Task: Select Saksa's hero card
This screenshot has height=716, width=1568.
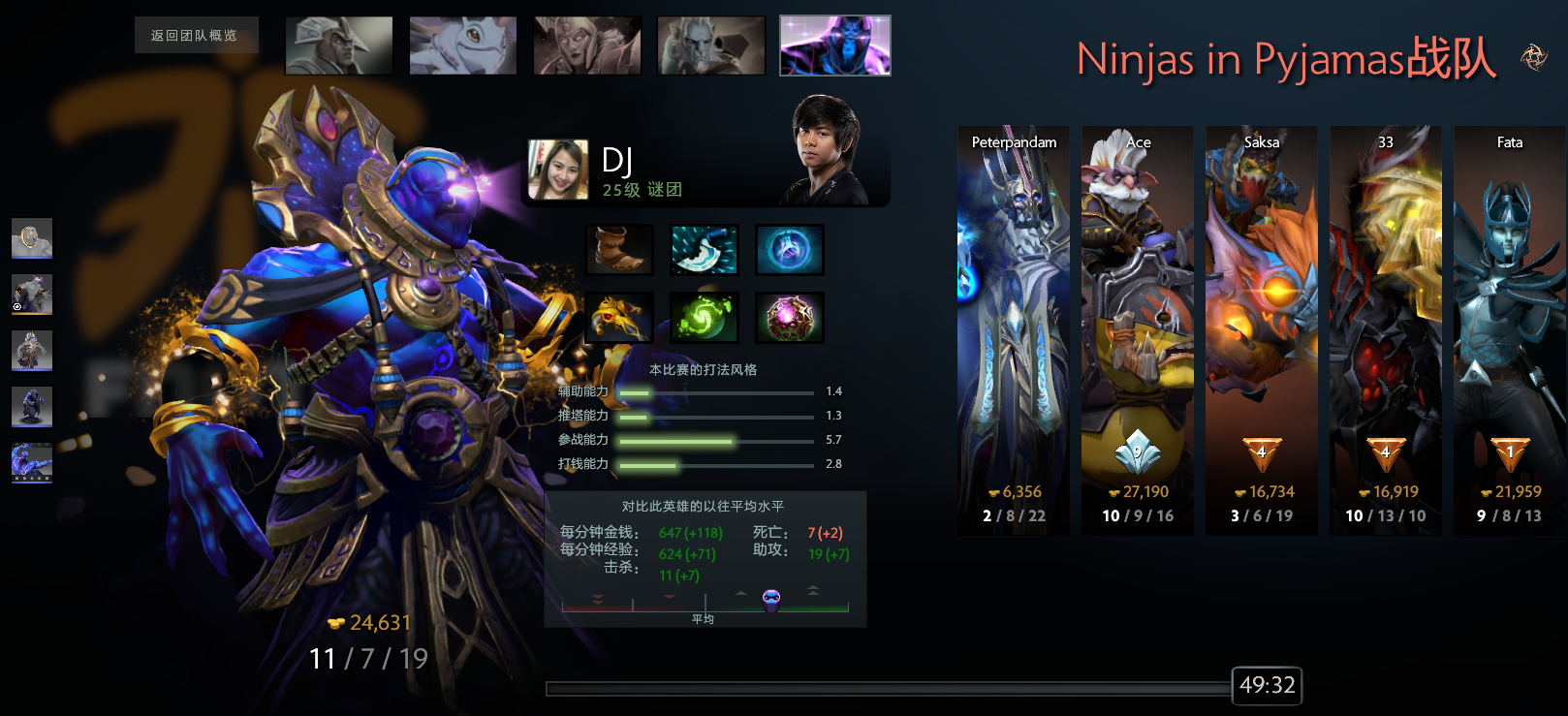Action: pyautogui.click(x=1262, y=329)
